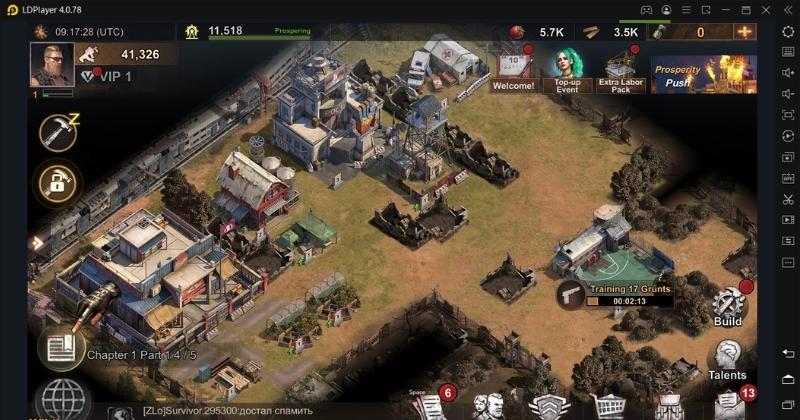Go to the world map globe
The width and height of the screenshot is (800, 420).
[58, 400]
